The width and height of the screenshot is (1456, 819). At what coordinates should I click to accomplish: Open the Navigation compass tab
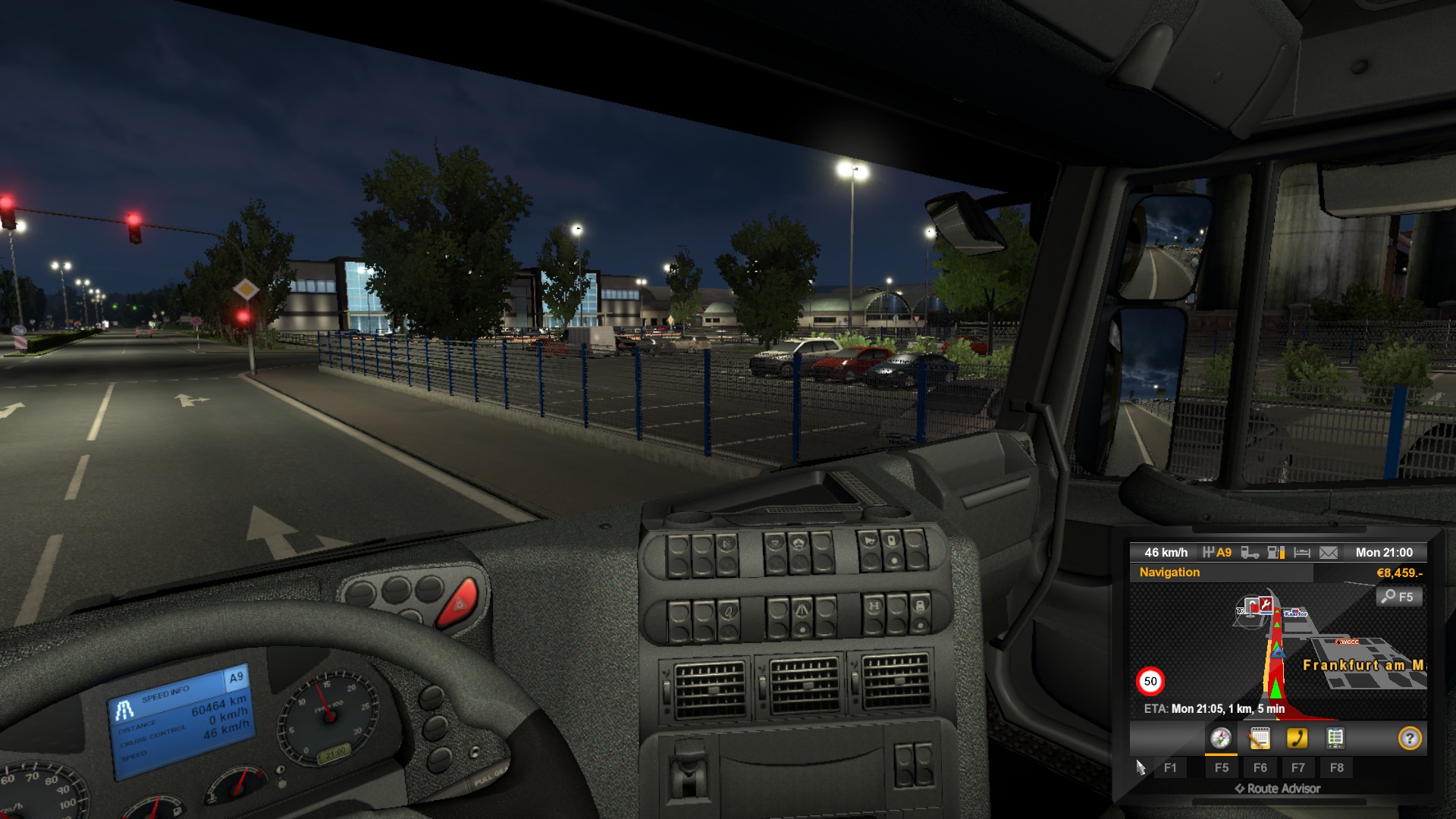[1221, 738]
